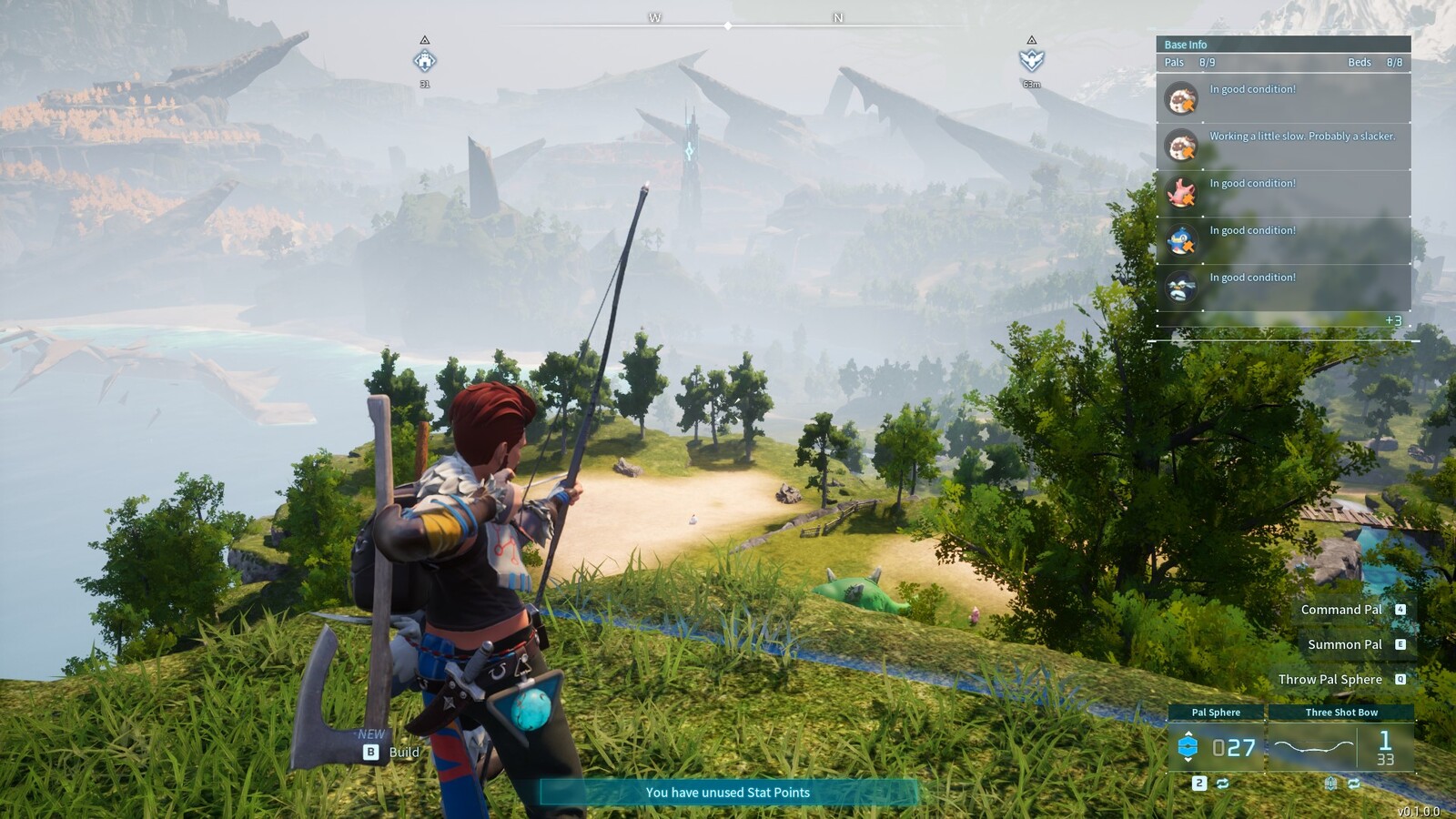1456x819 pixels.
Task: Select the pink pal's row in Base Info
Action: pyautogui.click(x=1283, y=193)
